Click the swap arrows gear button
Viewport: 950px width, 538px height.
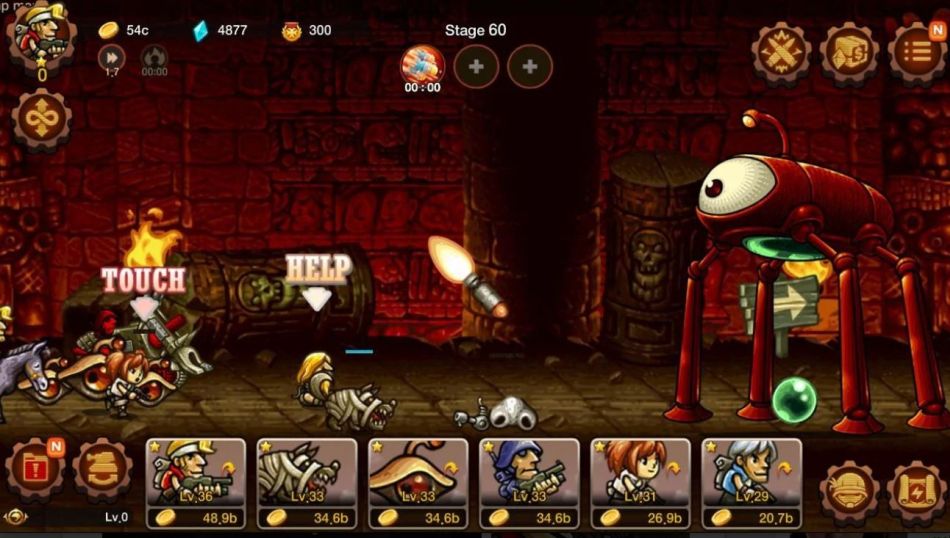[102, 470]
